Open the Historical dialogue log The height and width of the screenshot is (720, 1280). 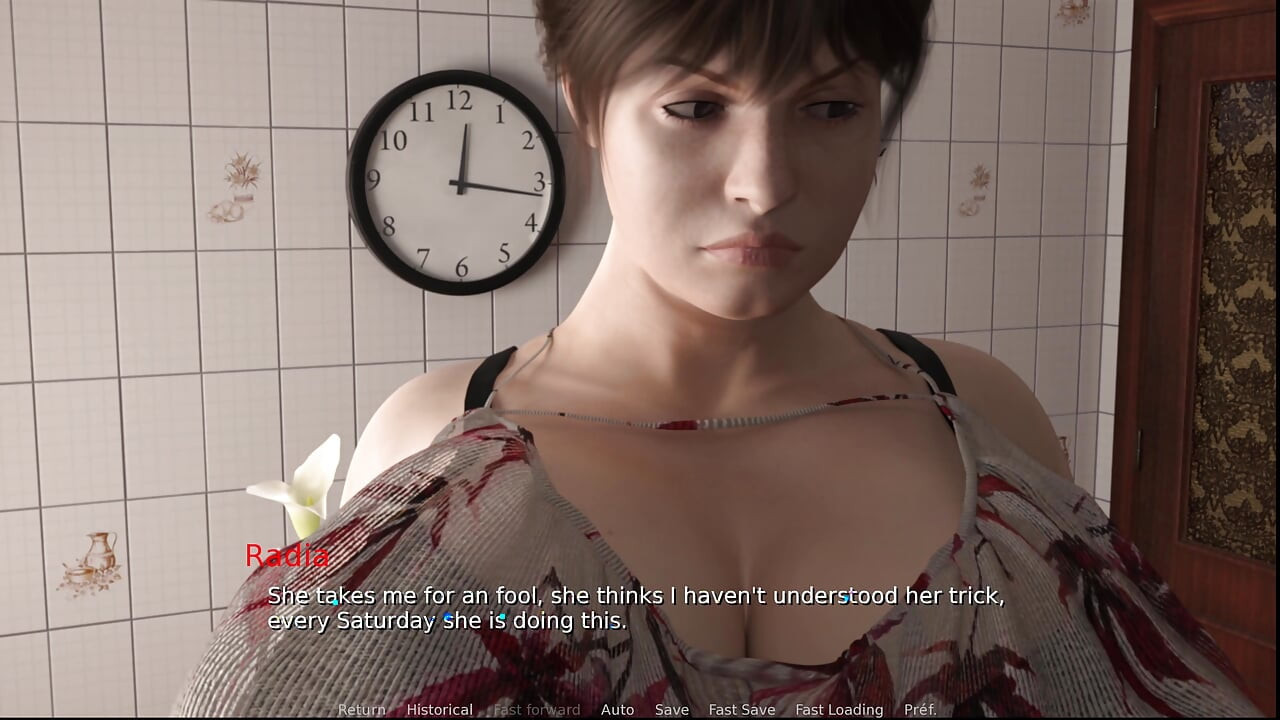point(439,709)
